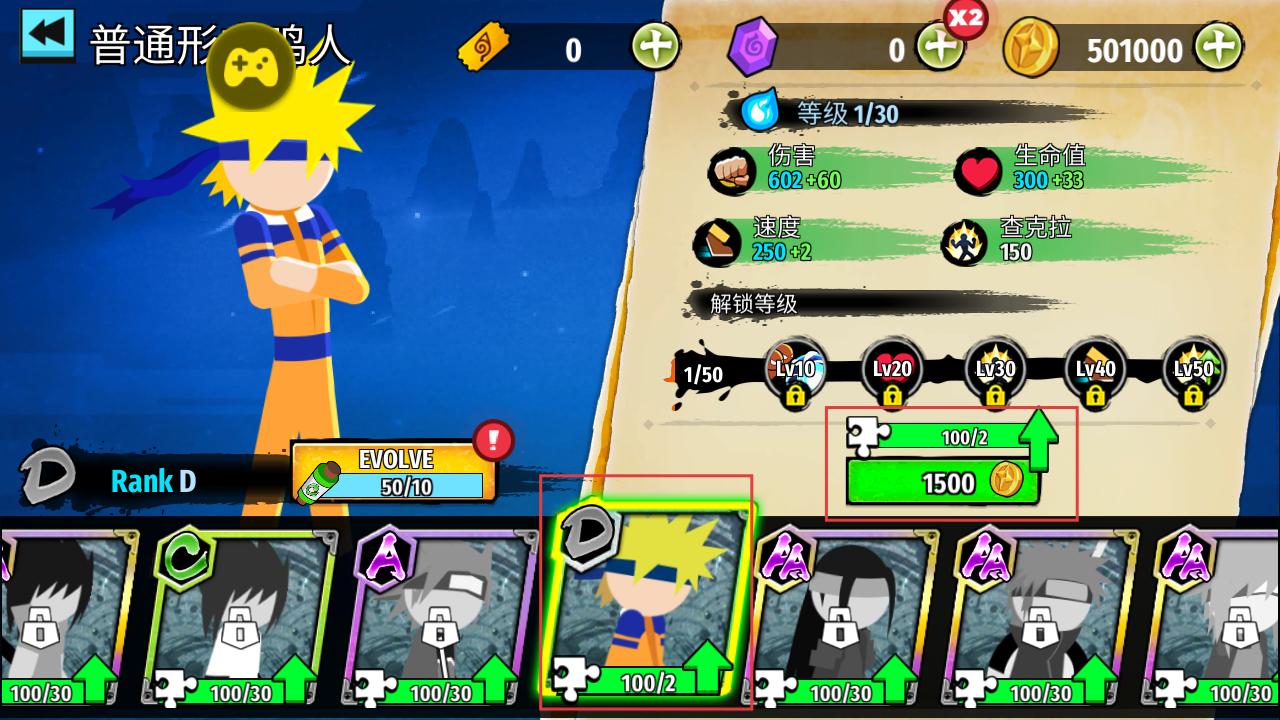Select the Lv40 unlock milestone icon
Viewport: 1280px width, 720px height.
[x=1095, y=372]
